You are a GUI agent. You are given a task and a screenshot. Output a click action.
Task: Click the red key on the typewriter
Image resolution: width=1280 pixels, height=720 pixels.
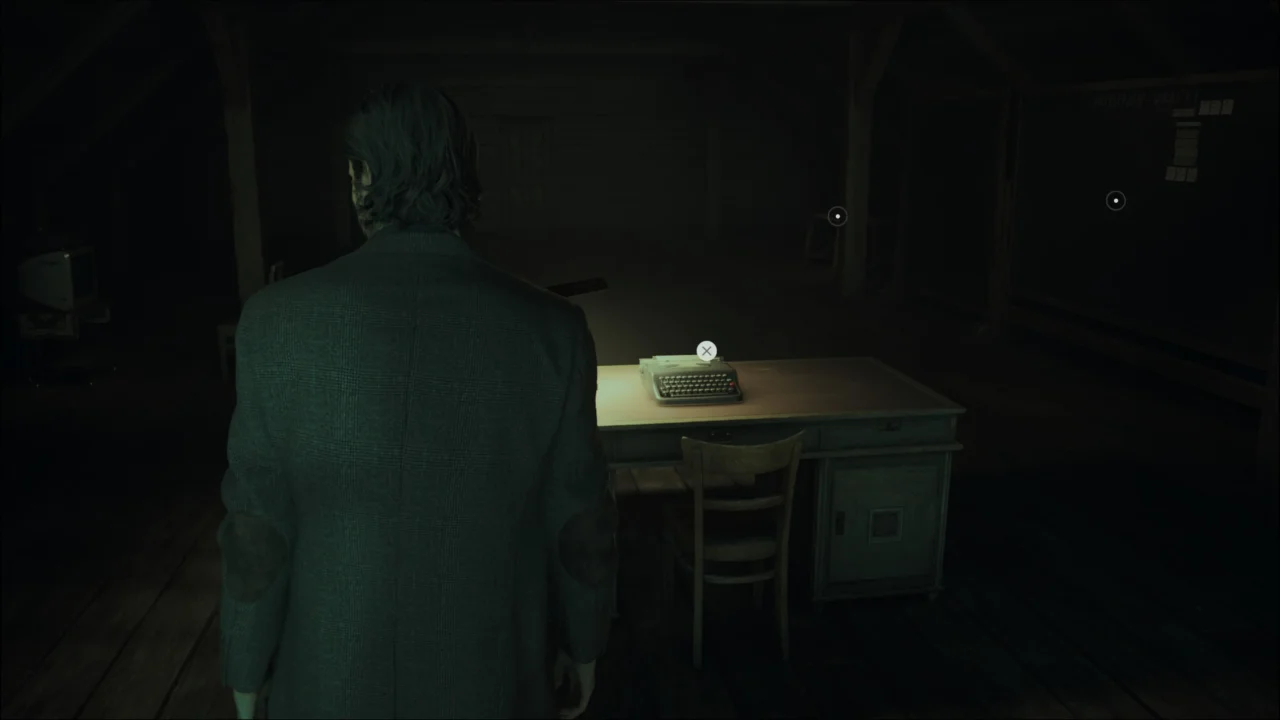tap(731, 384)
